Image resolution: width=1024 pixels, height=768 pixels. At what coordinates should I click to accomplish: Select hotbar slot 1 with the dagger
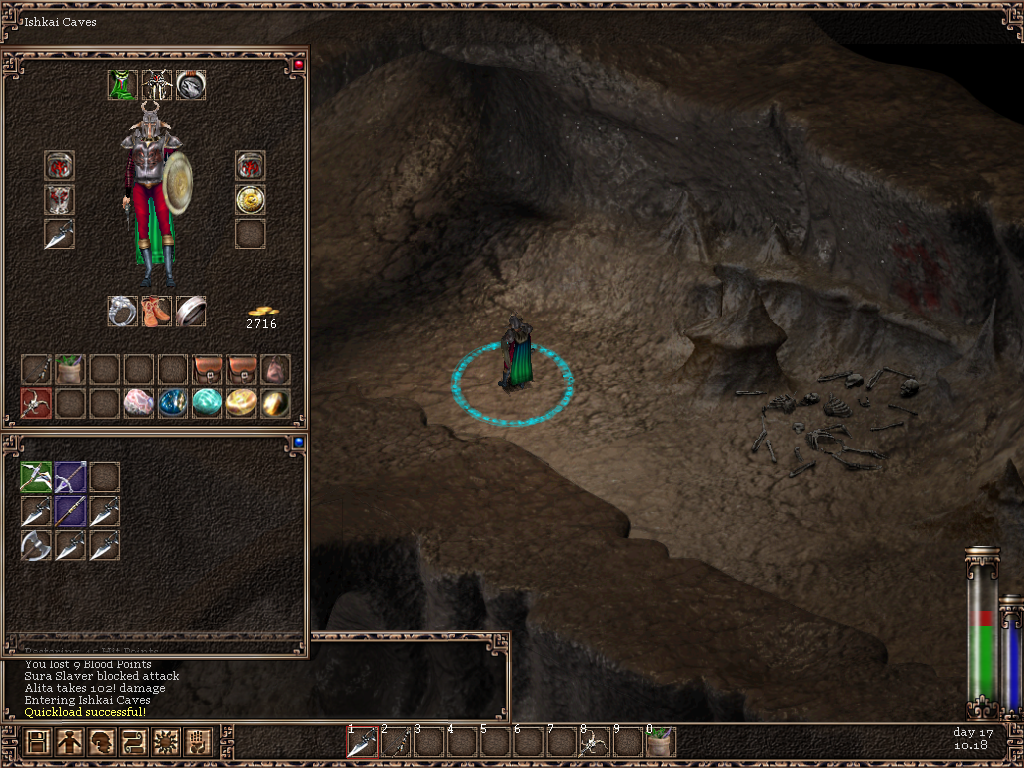362,743
